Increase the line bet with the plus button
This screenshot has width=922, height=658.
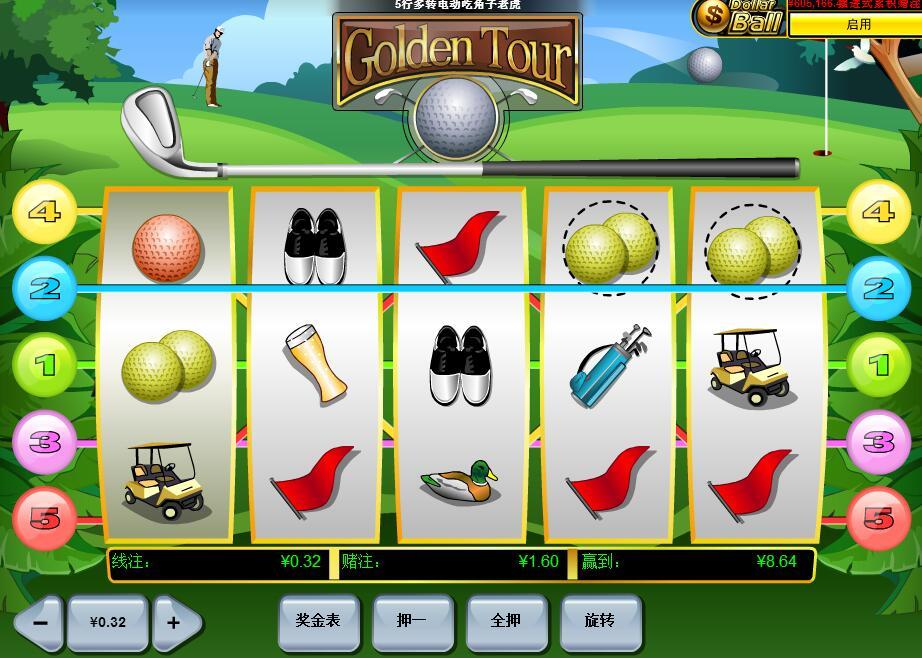coord(175,622)
